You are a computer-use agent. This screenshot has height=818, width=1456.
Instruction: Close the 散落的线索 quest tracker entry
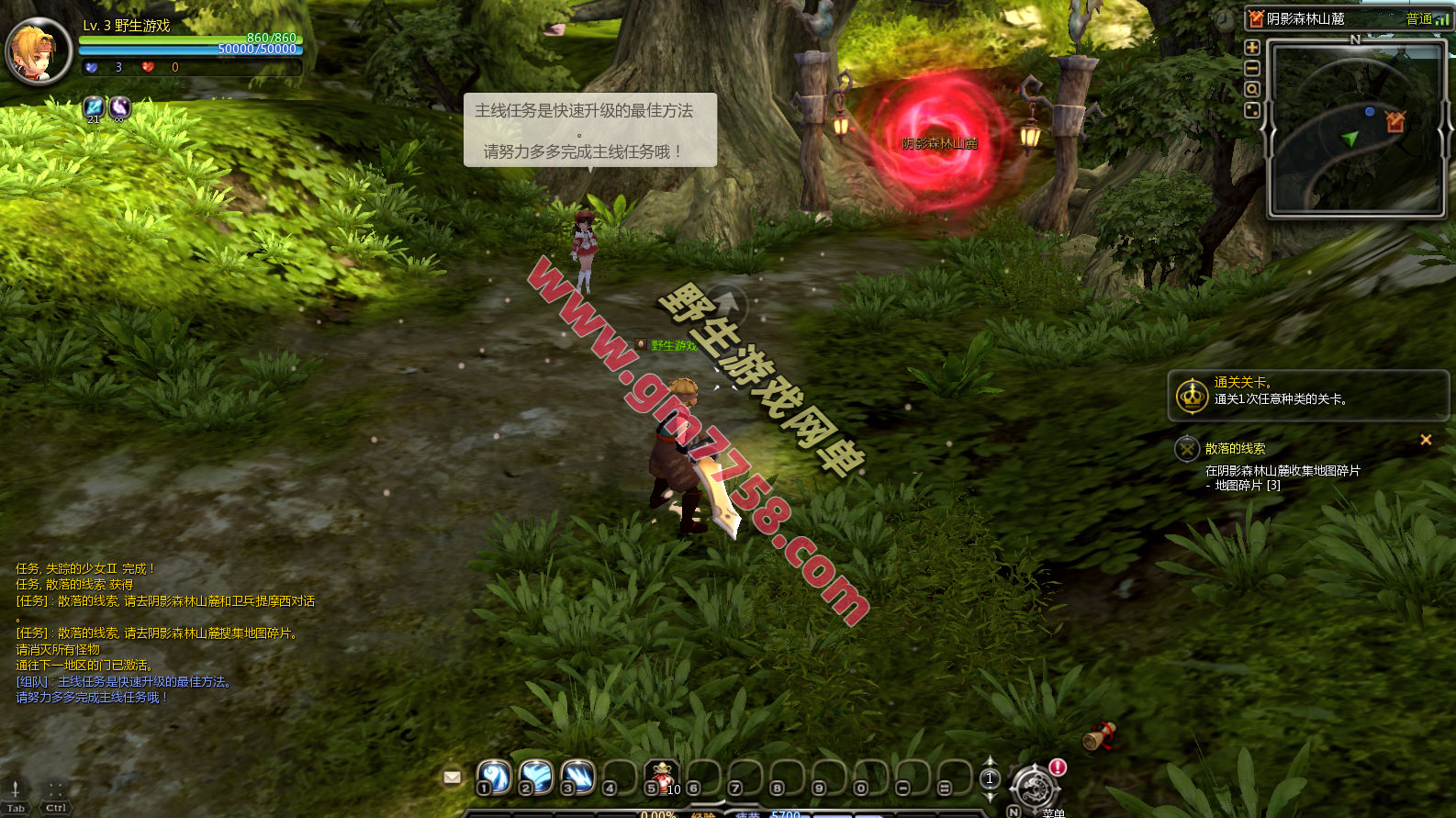pos(1426,440)
